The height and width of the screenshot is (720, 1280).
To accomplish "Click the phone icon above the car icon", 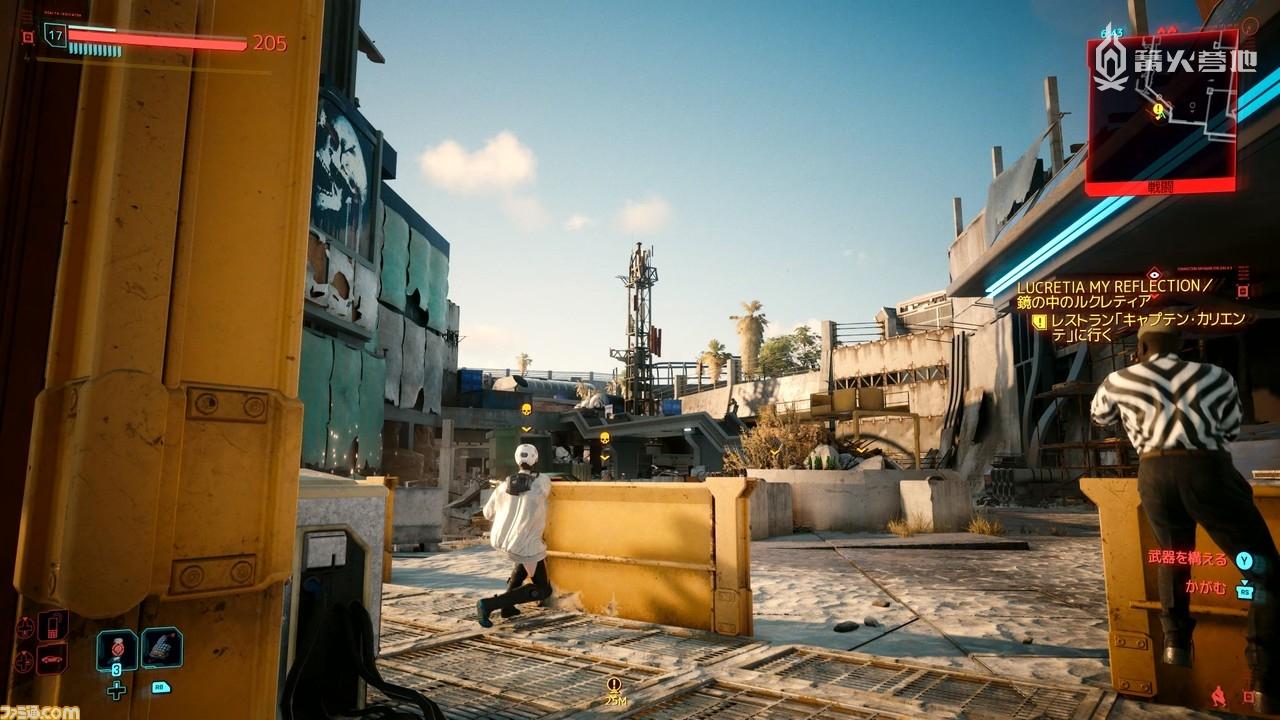I will pyautogui.click(x=52, y=626).
